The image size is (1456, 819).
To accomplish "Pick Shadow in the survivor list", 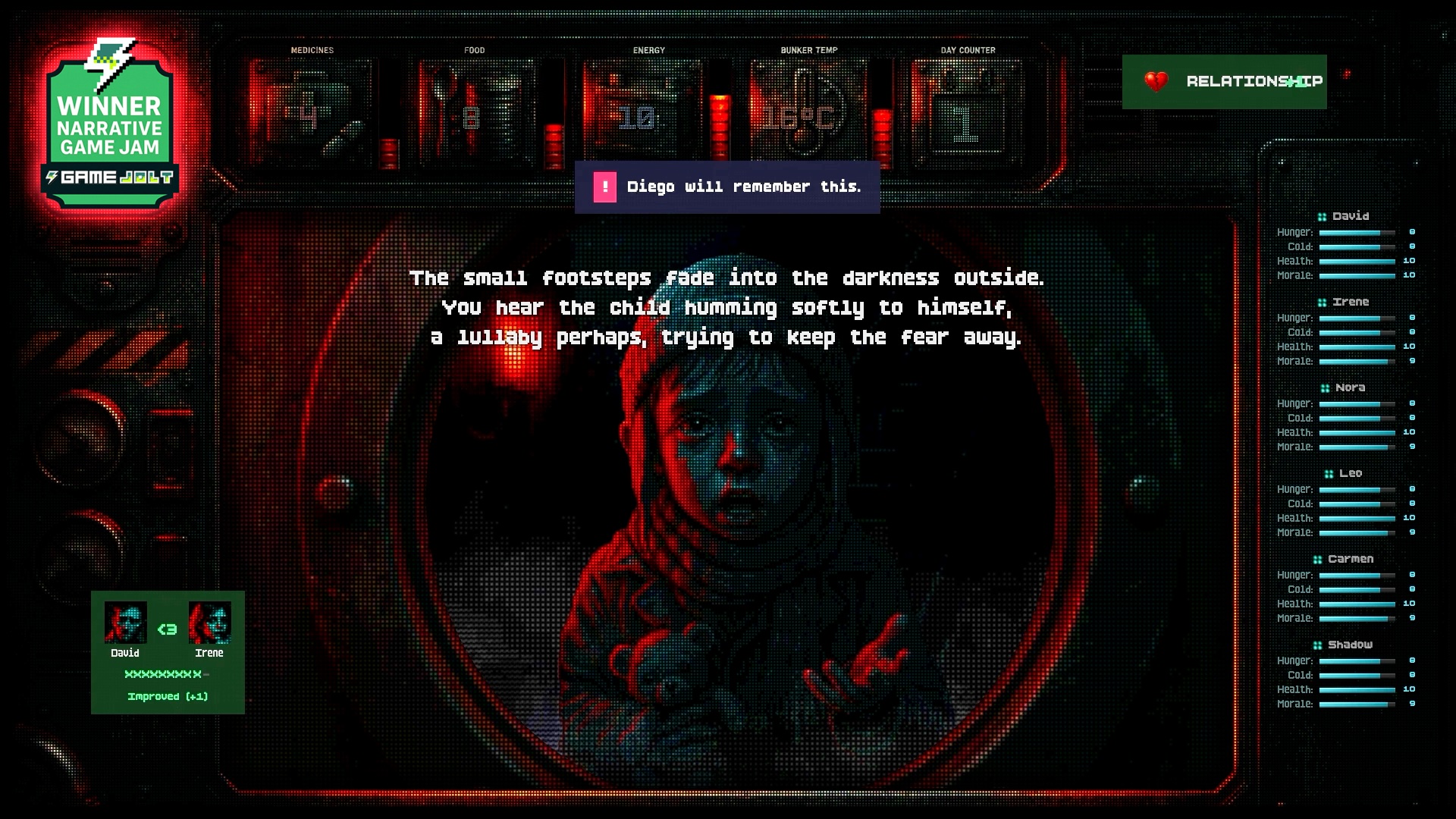I will tap(1350, 645).
